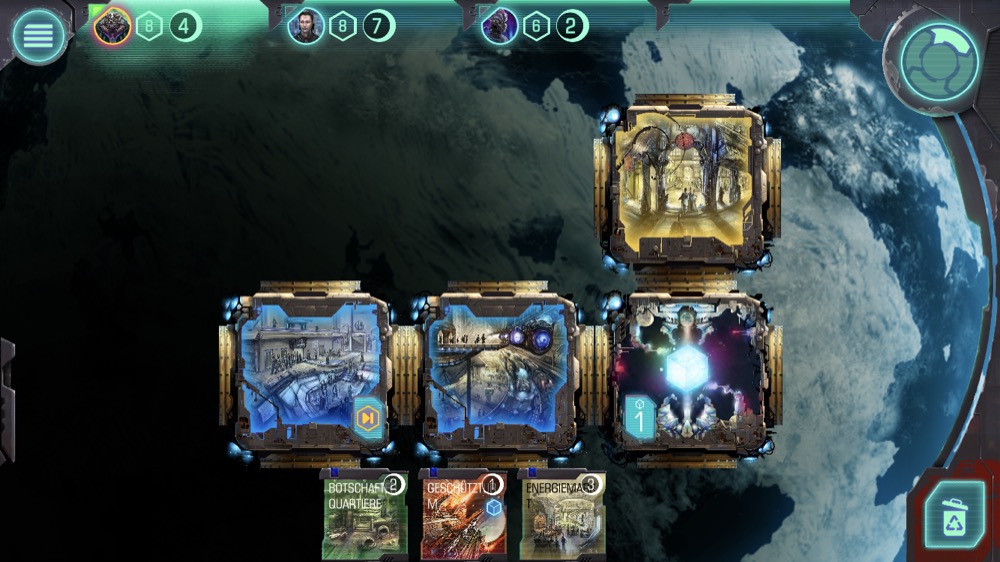This screenshot has height=562, width=1000.
Task: Pick the Energiemarkt card from hand
Action: point(561,516)
